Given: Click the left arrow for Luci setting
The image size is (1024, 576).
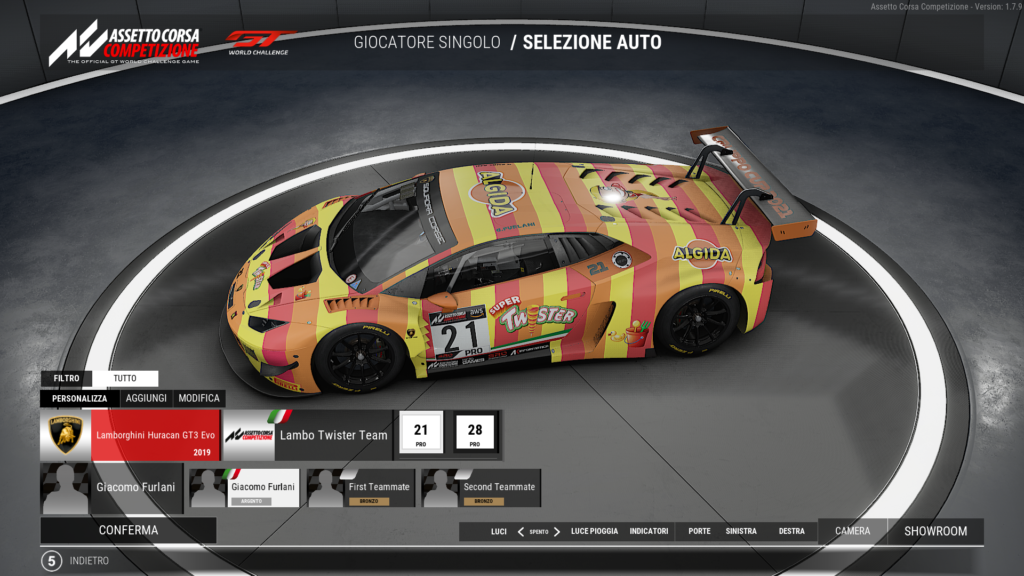Looking at the screenshot, I should point(521,531).
